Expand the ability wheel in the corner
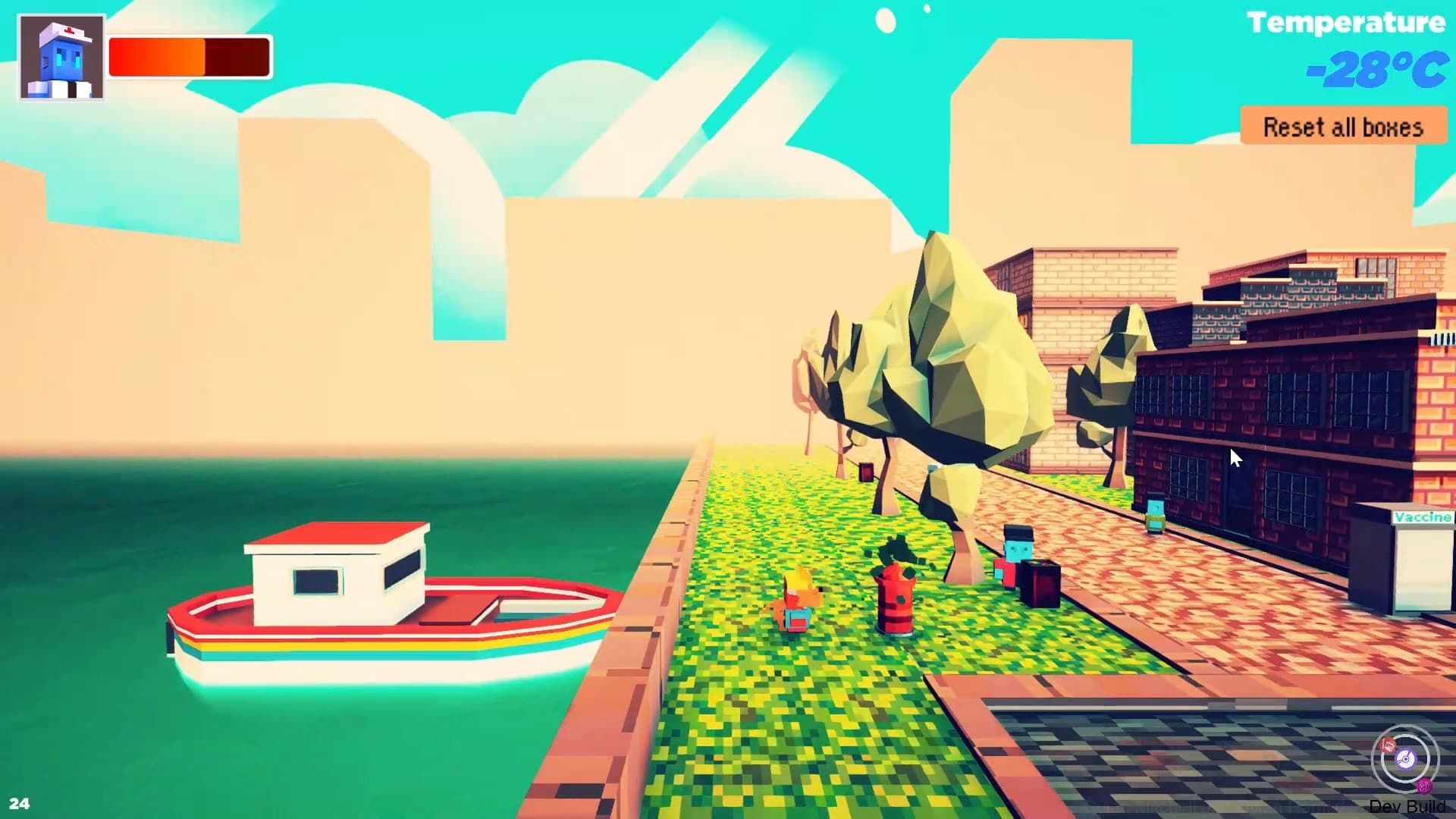The image size is (1456, 819). click(x=1405, y=759)
